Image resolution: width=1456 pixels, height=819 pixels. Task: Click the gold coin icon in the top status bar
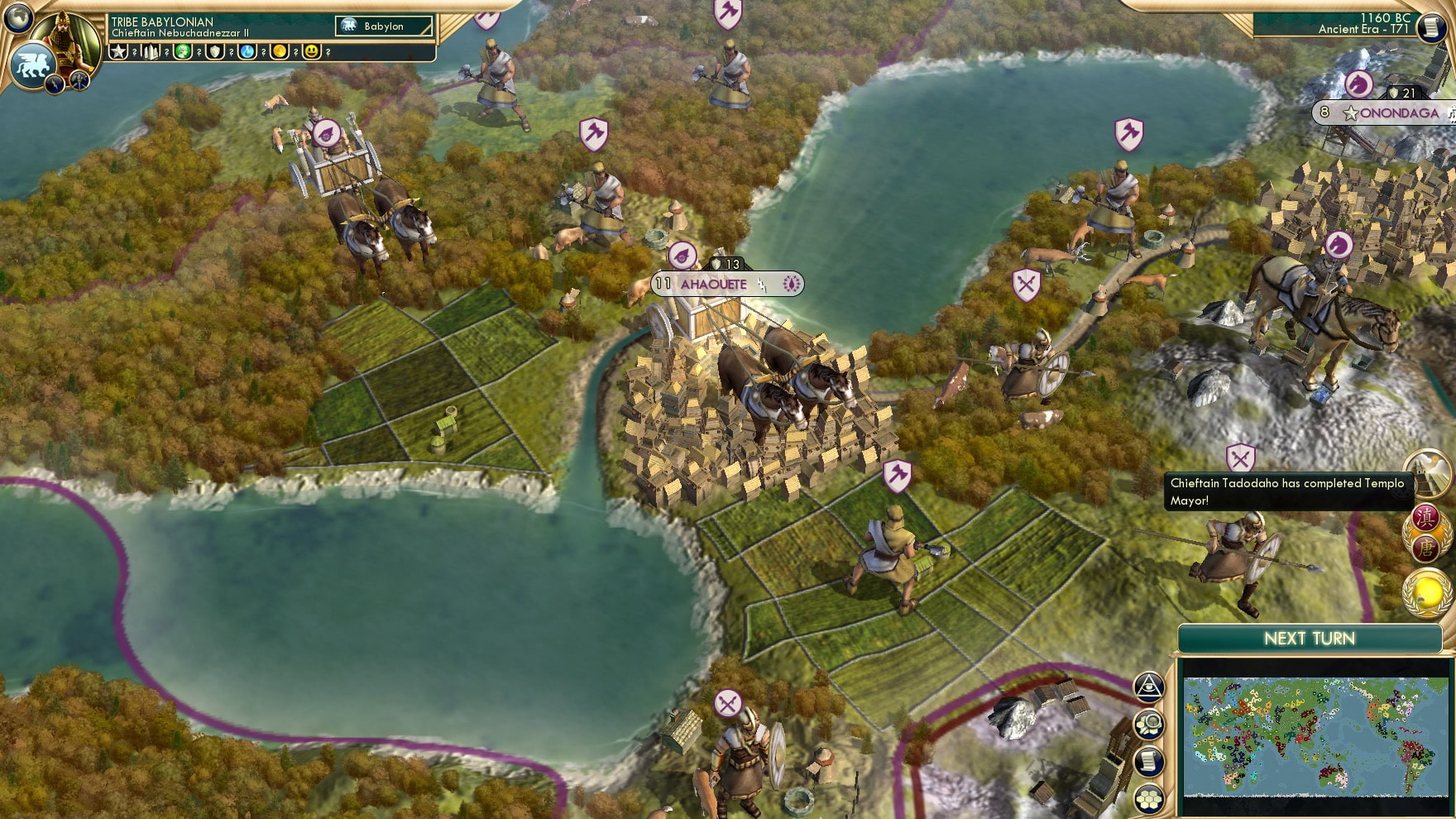(x=281, y=53)
